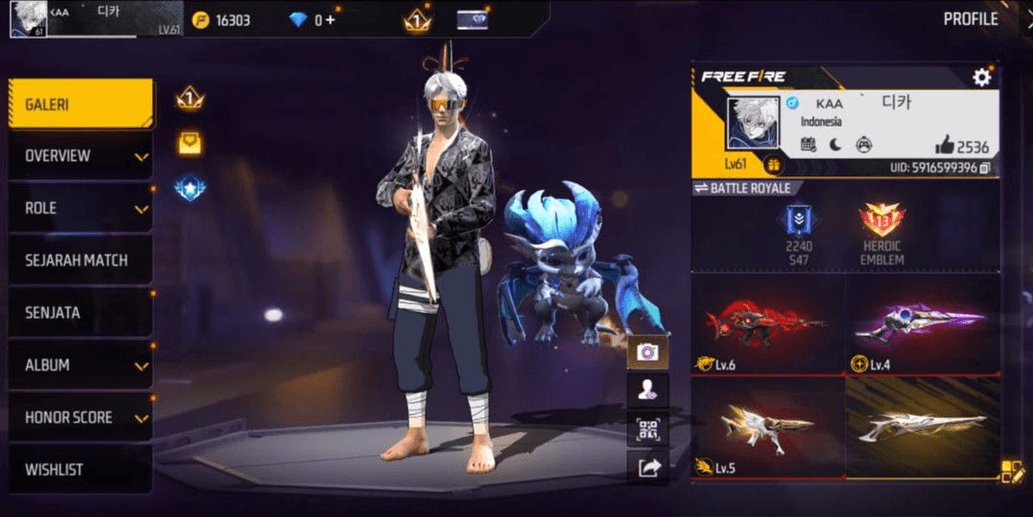
Task: Select the purple Lv.4 weapon skin
Action: (x=921, y=324)
